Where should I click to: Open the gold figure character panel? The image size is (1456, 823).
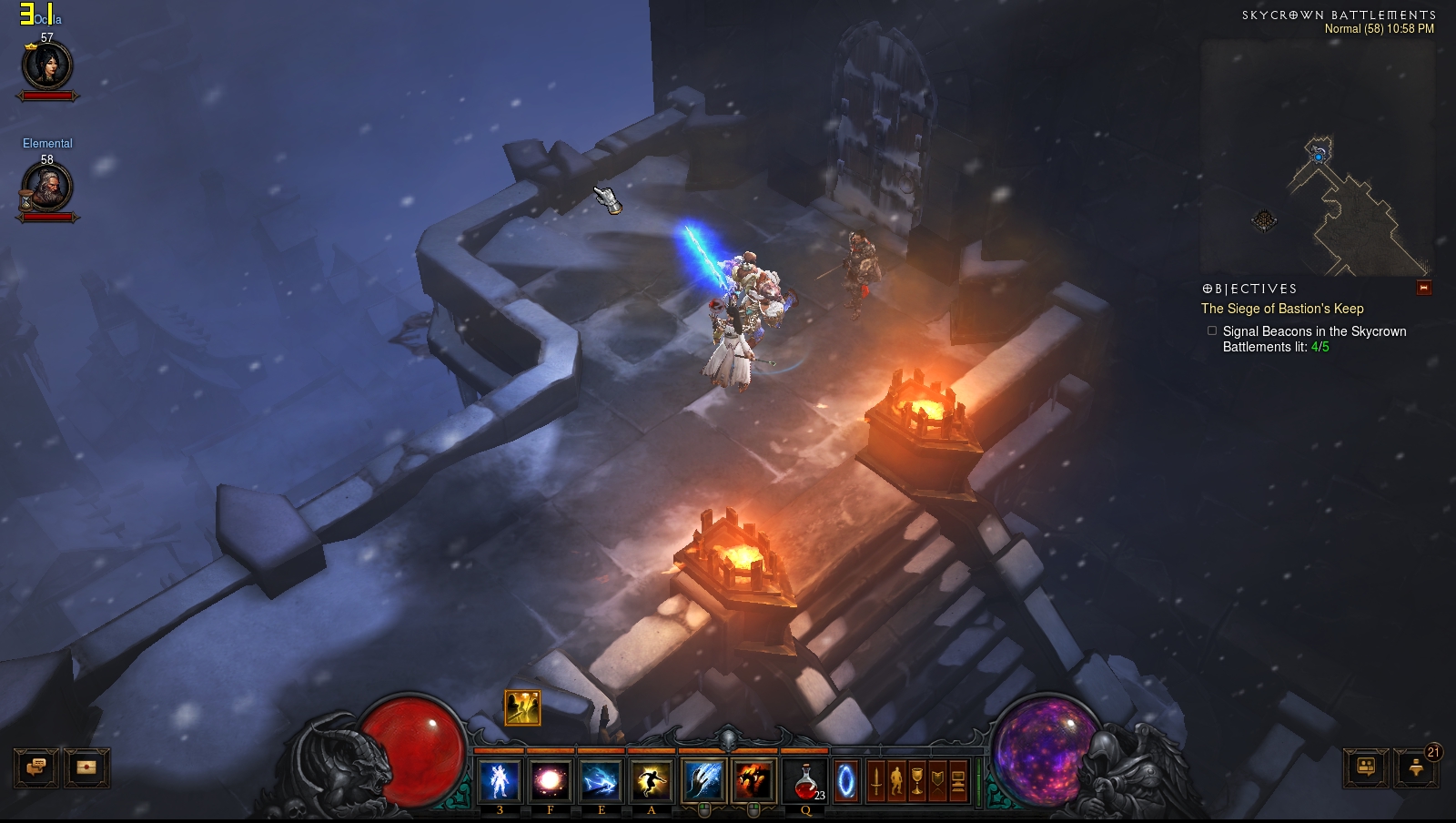[896, 781]
